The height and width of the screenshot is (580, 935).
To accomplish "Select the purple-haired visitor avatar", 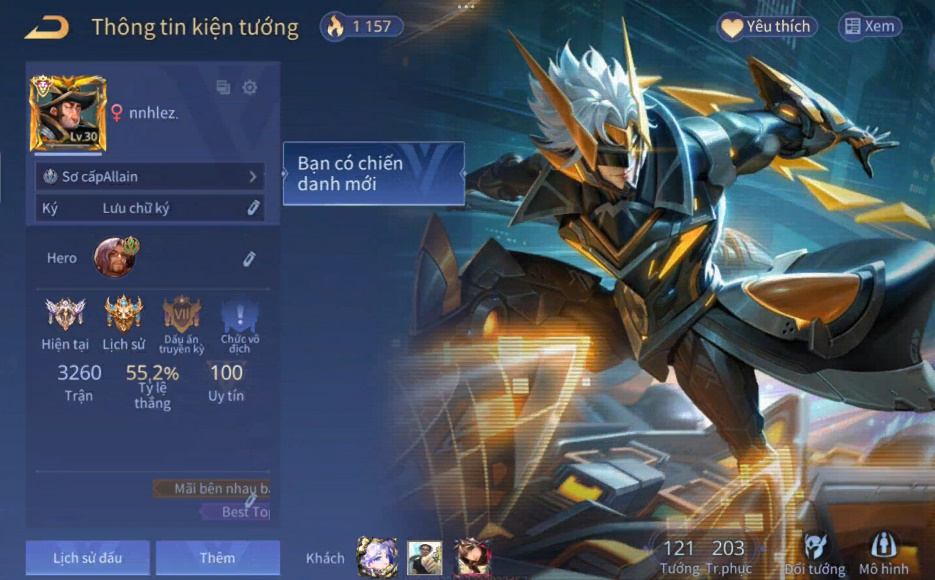I will [377, 557].
